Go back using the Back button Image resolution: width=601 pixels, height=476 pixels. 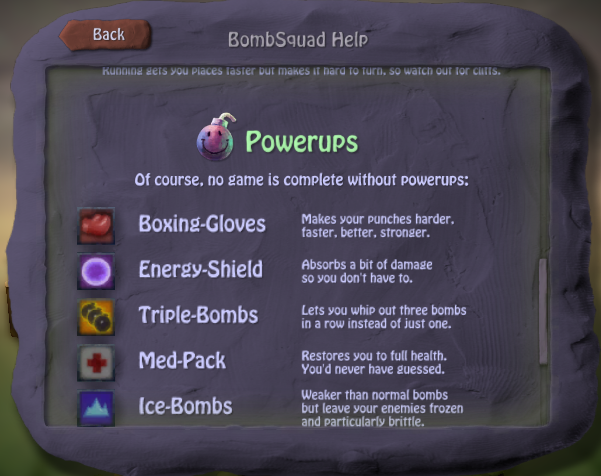(x=107, y=35)
